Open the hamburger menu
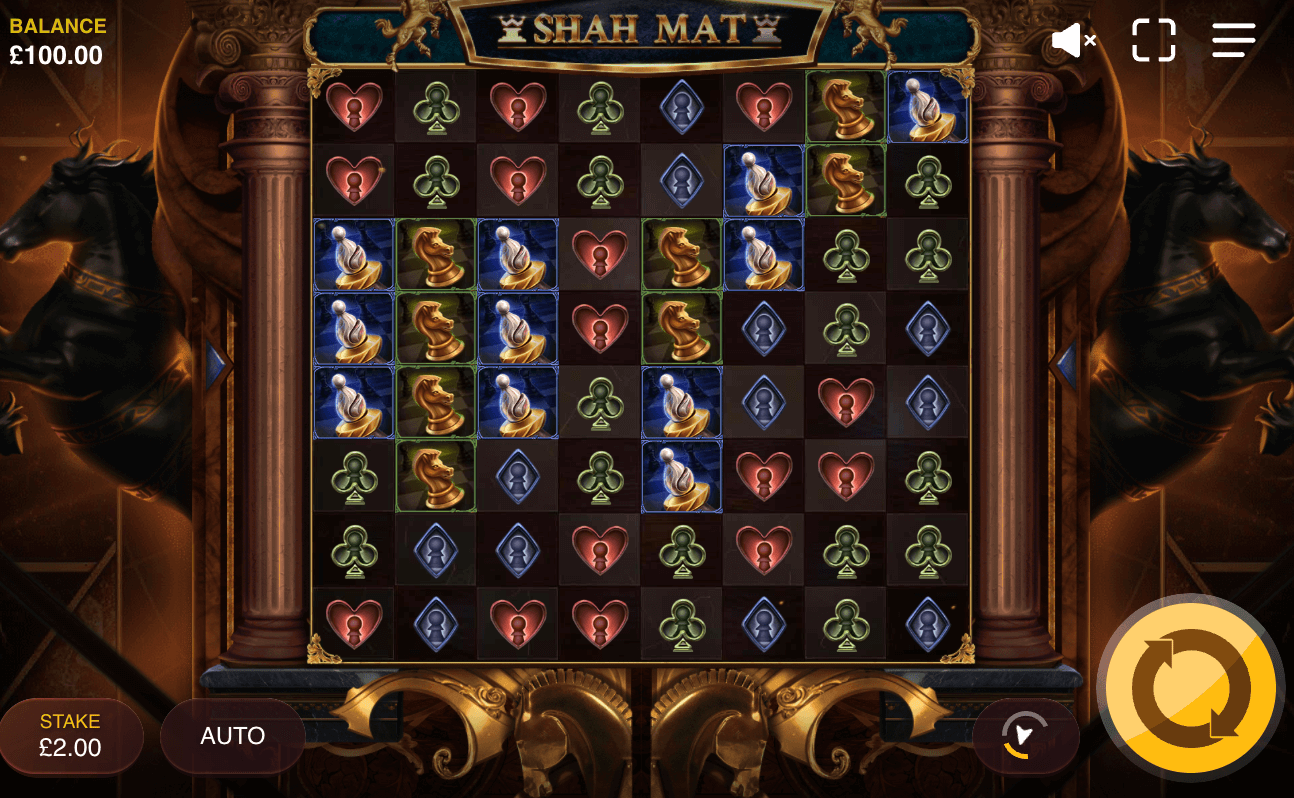 pyautogui.click(x=1233, y=40)
